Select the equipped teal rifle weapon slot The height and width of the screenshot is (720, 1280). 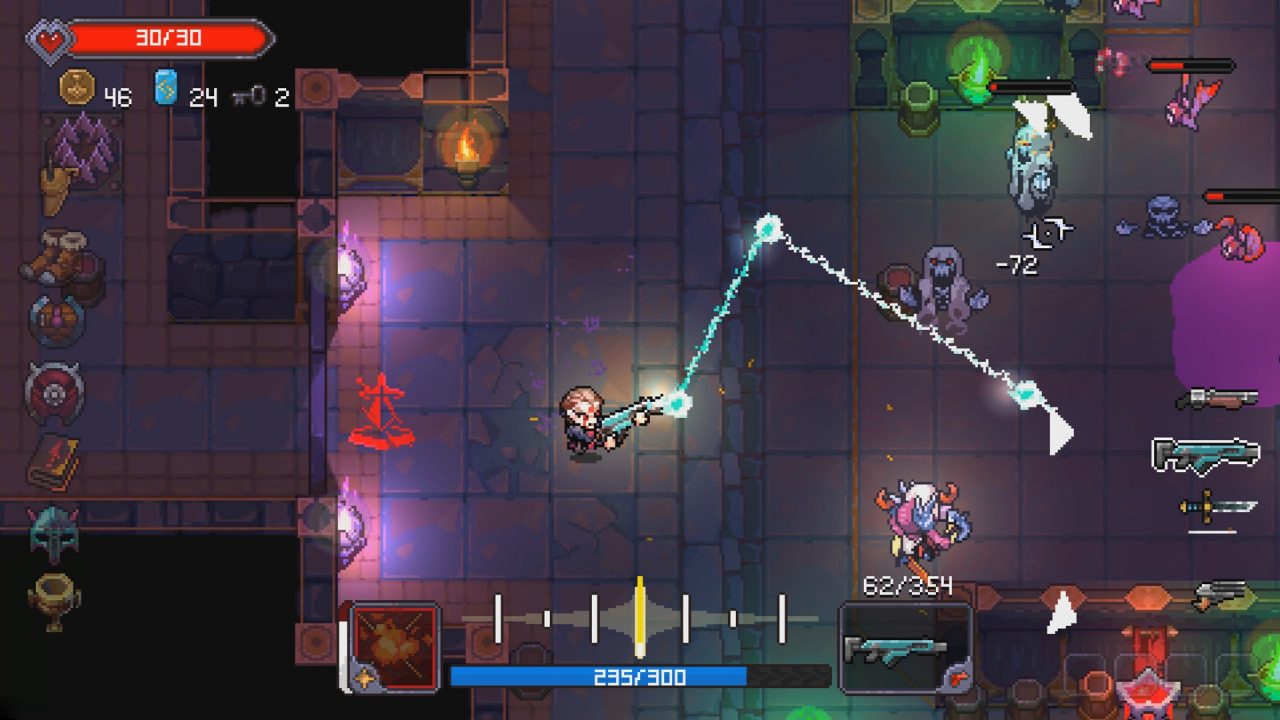coord(895,648)
